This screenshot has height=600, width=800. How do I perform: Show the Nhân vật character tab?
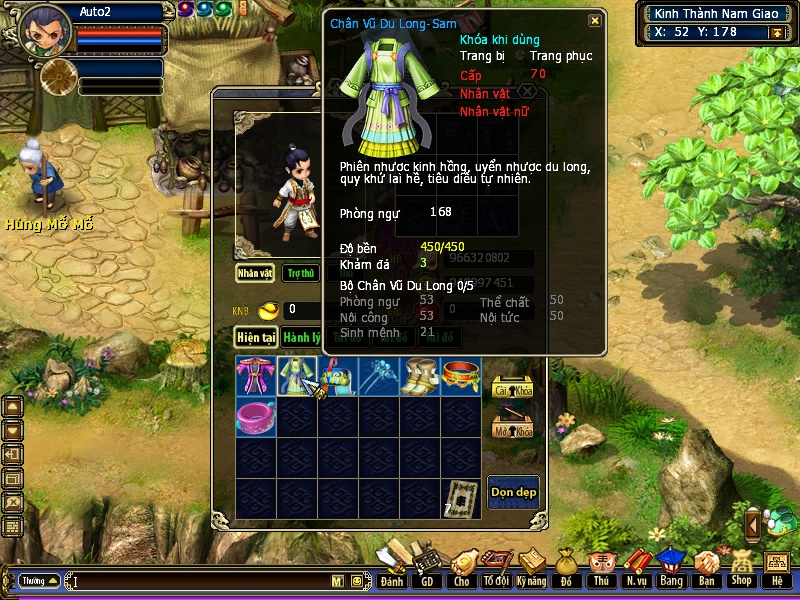(x=256, y=273)
